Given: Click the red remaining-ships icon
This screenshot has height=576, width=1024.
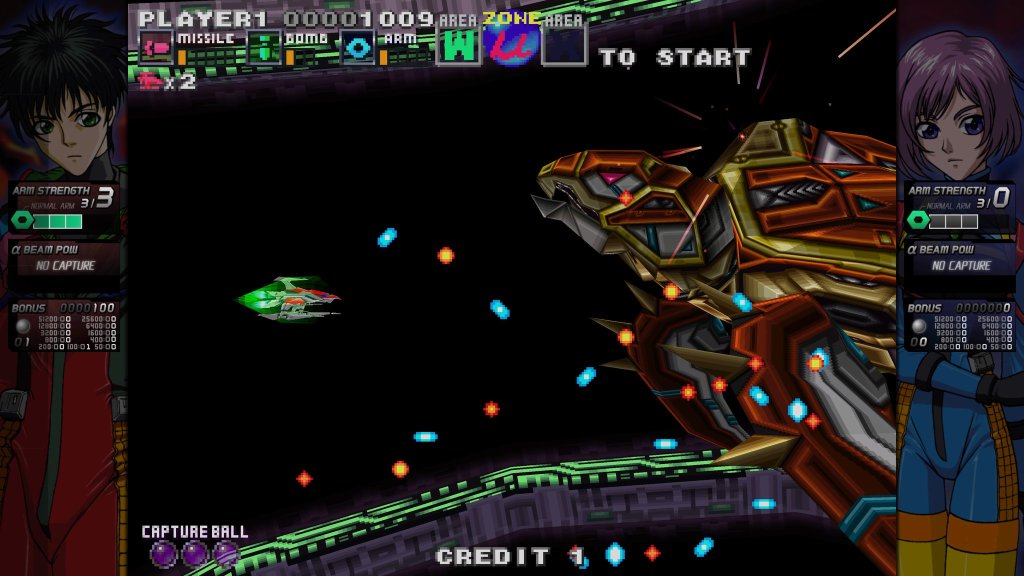Looking at the screenshot, I should click(151, 82).
